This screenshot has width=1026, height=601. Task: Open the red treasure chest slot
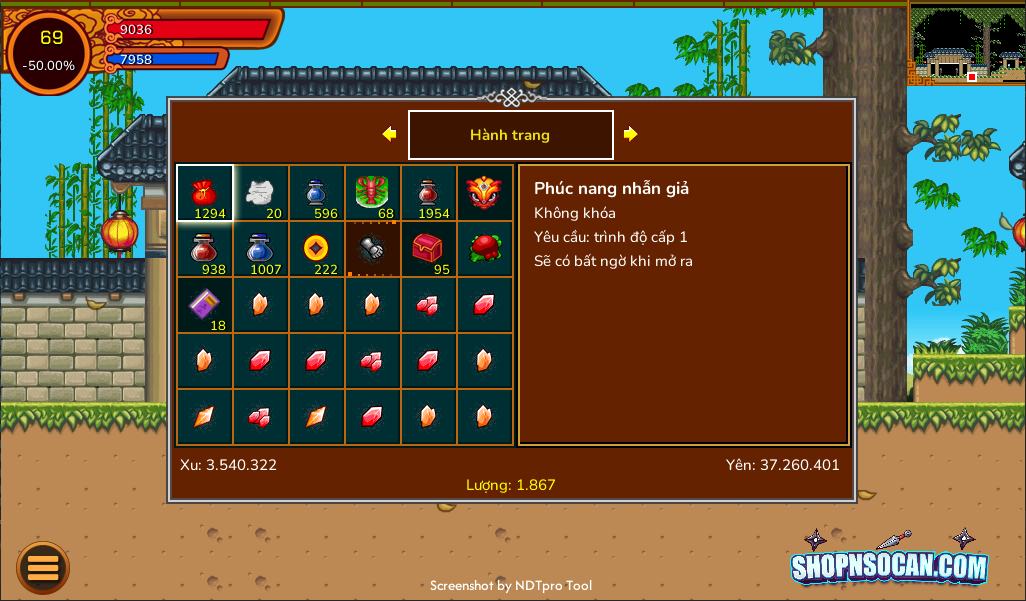(x=429, y=249)
